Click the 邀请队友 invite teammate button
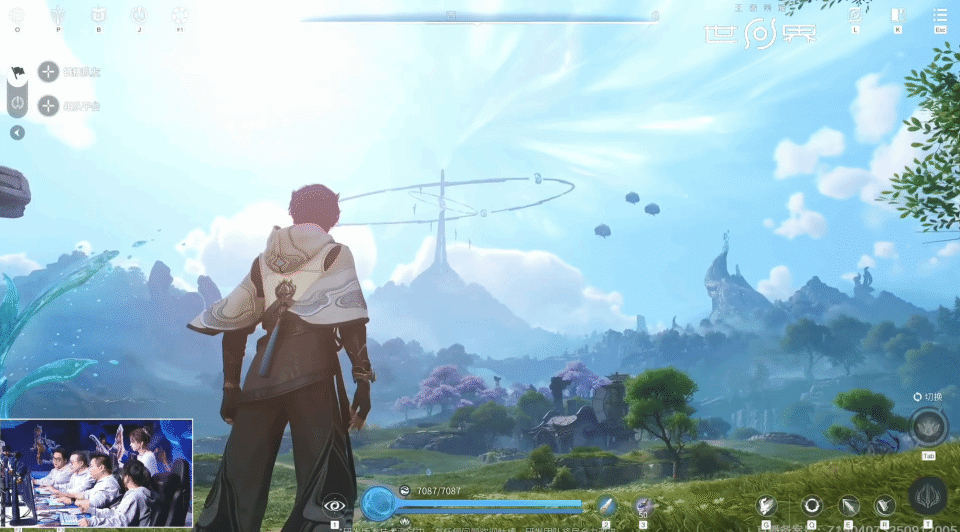960x532 pixels. click(49, 72)
